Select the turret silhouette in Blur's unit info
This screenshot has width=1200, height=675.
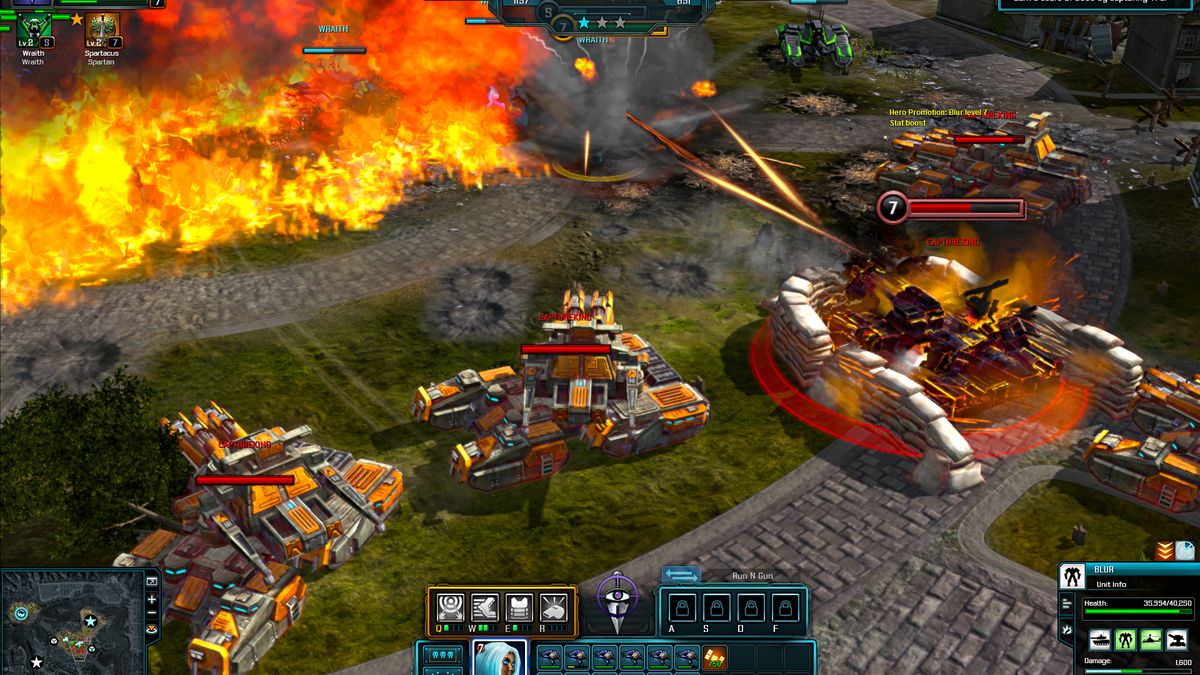click(x=1178, y=640)
